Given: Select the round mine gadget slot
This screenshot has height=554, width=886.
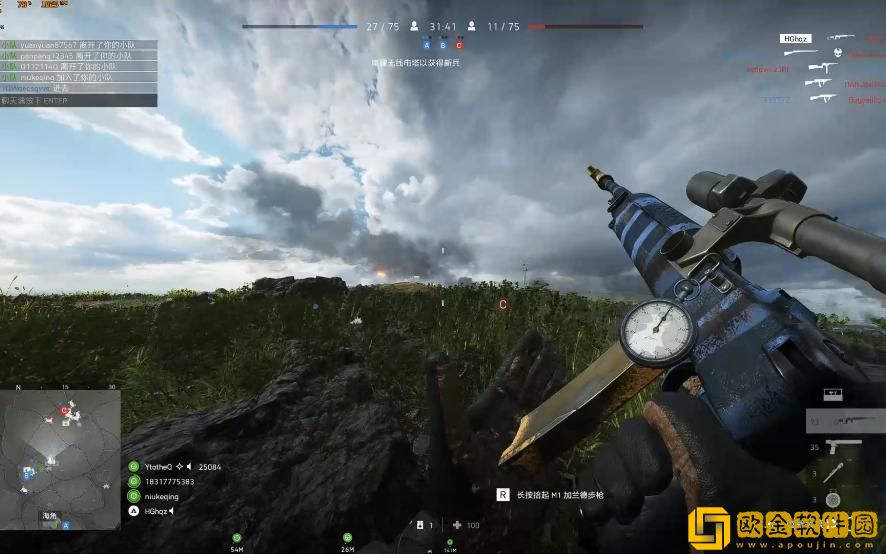Looking at the screenshot, I should (x=832, y=499).
